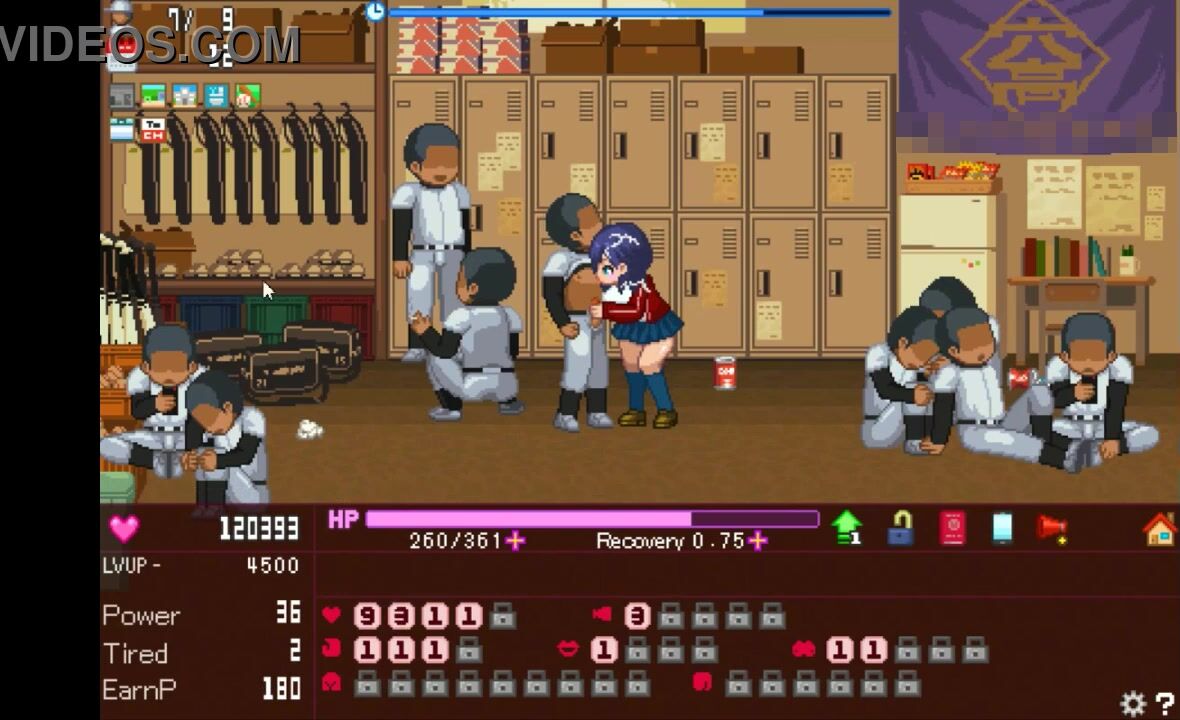Image resolution: width=1180 pixels, height=720 pixels.
Task: Select the school building location icon
Action: point(185,96)
